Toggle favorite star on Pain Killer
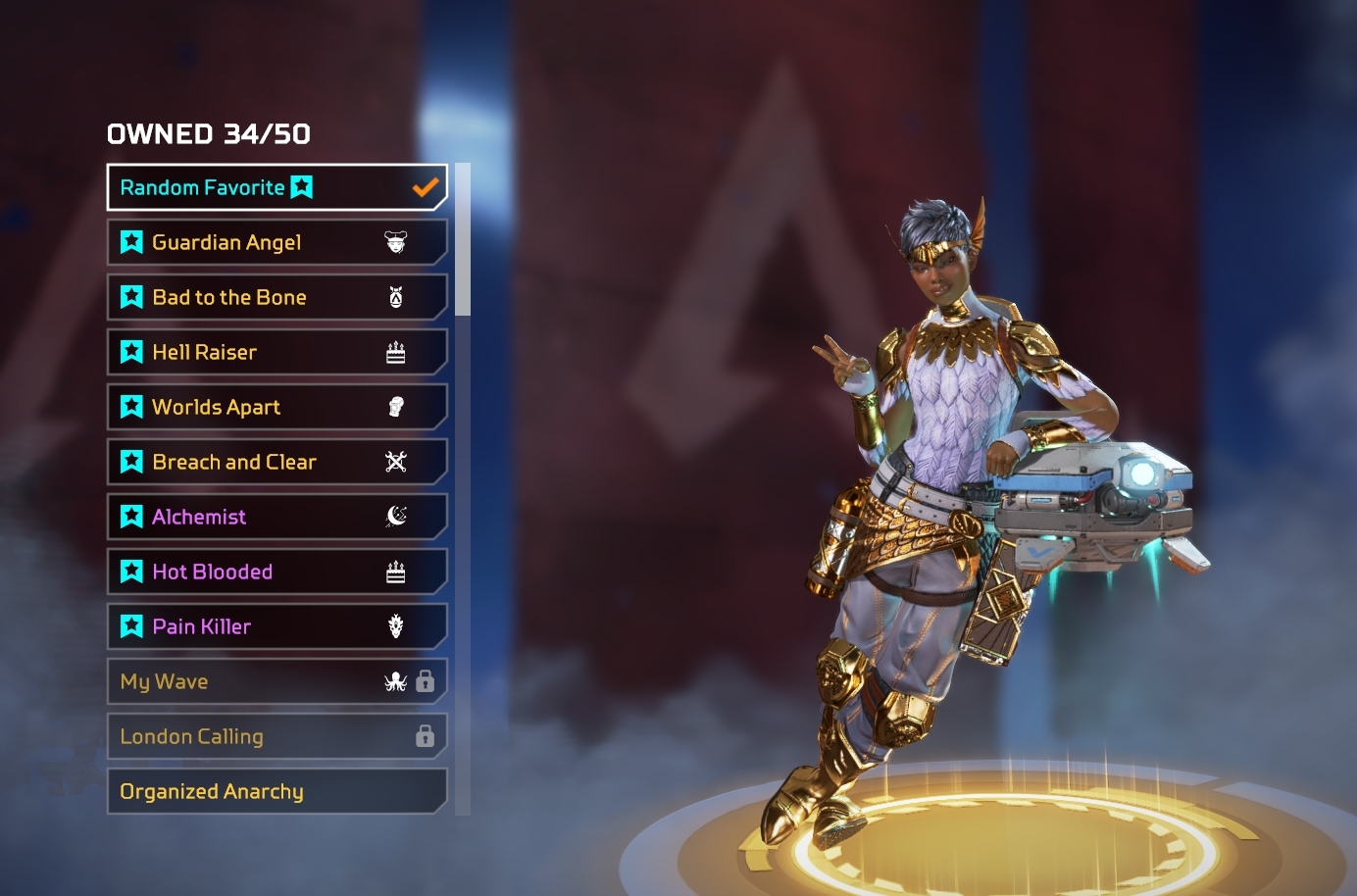This screenshot has width=1357, height=896. point(131,626)
